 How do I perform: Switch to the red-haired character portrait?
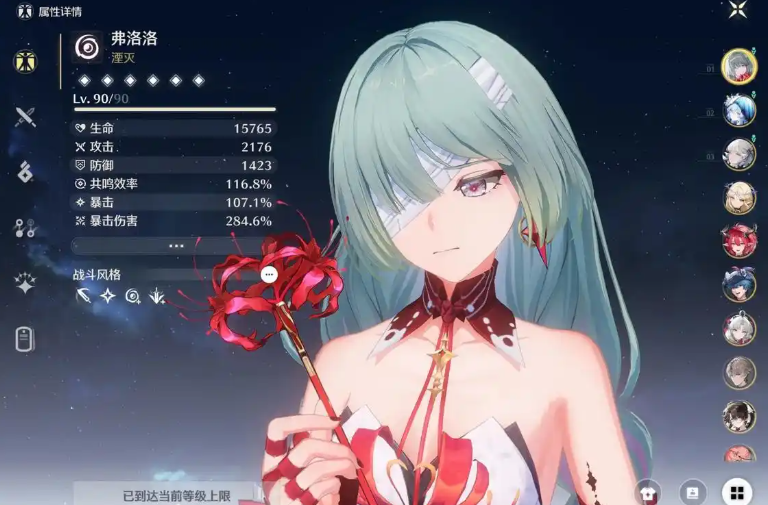pos(739,241)
